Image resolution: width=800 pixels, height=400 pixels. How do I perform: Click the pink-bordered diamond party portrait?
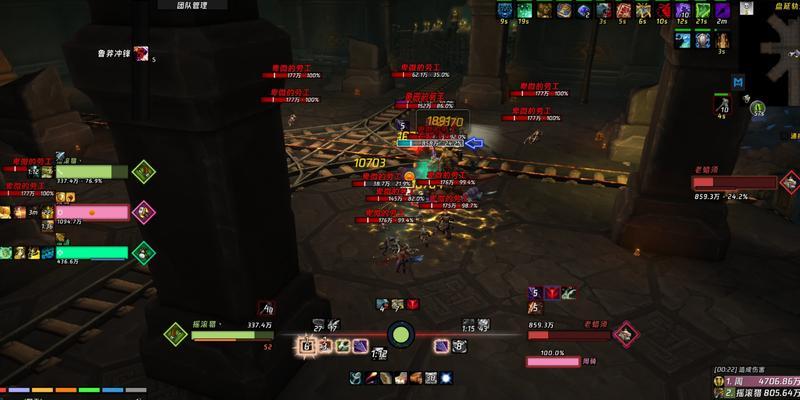[143, 211]
